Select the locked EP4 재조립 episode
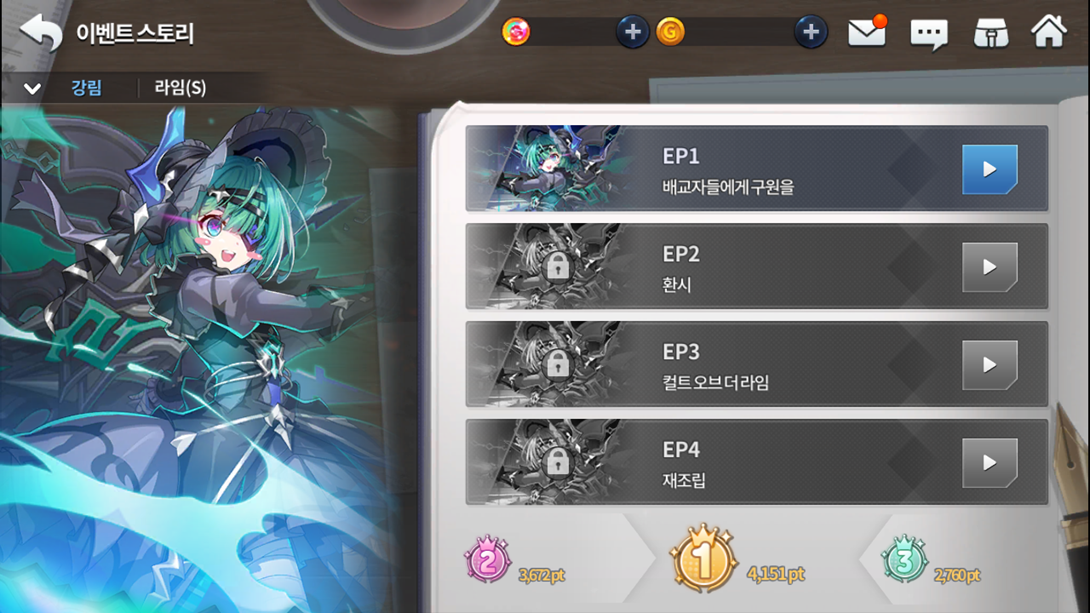This screenshot has width=1090, height=613. tap(756, 462)
